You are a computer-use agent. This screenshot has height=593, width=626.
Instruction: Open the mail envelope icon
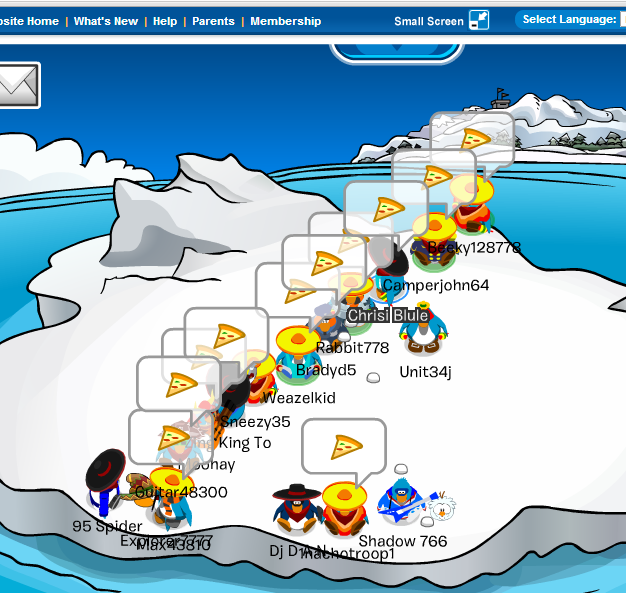17,85
